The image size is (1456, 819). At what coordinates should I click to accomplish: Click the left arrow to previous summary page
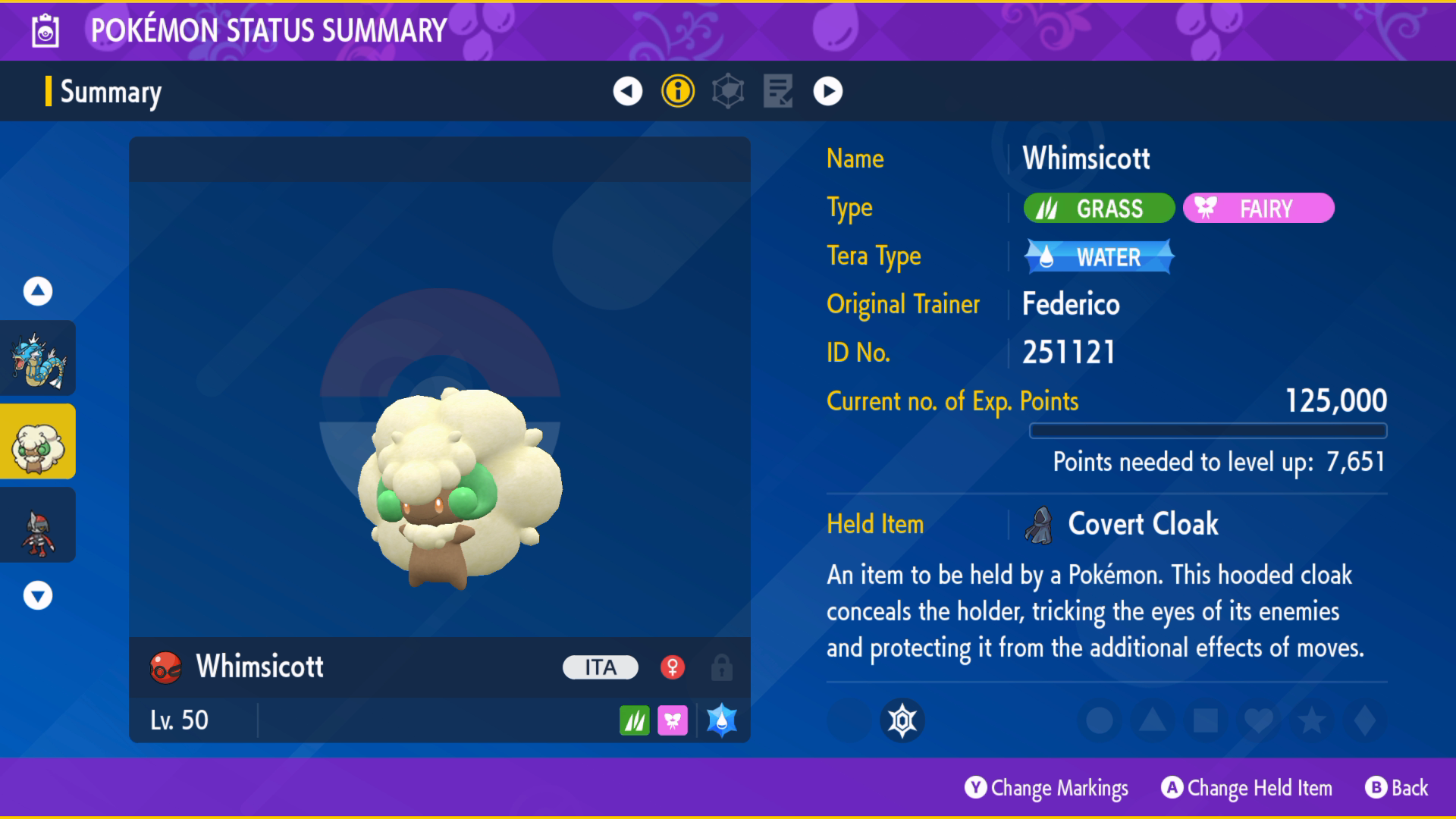tap(626, 91)
